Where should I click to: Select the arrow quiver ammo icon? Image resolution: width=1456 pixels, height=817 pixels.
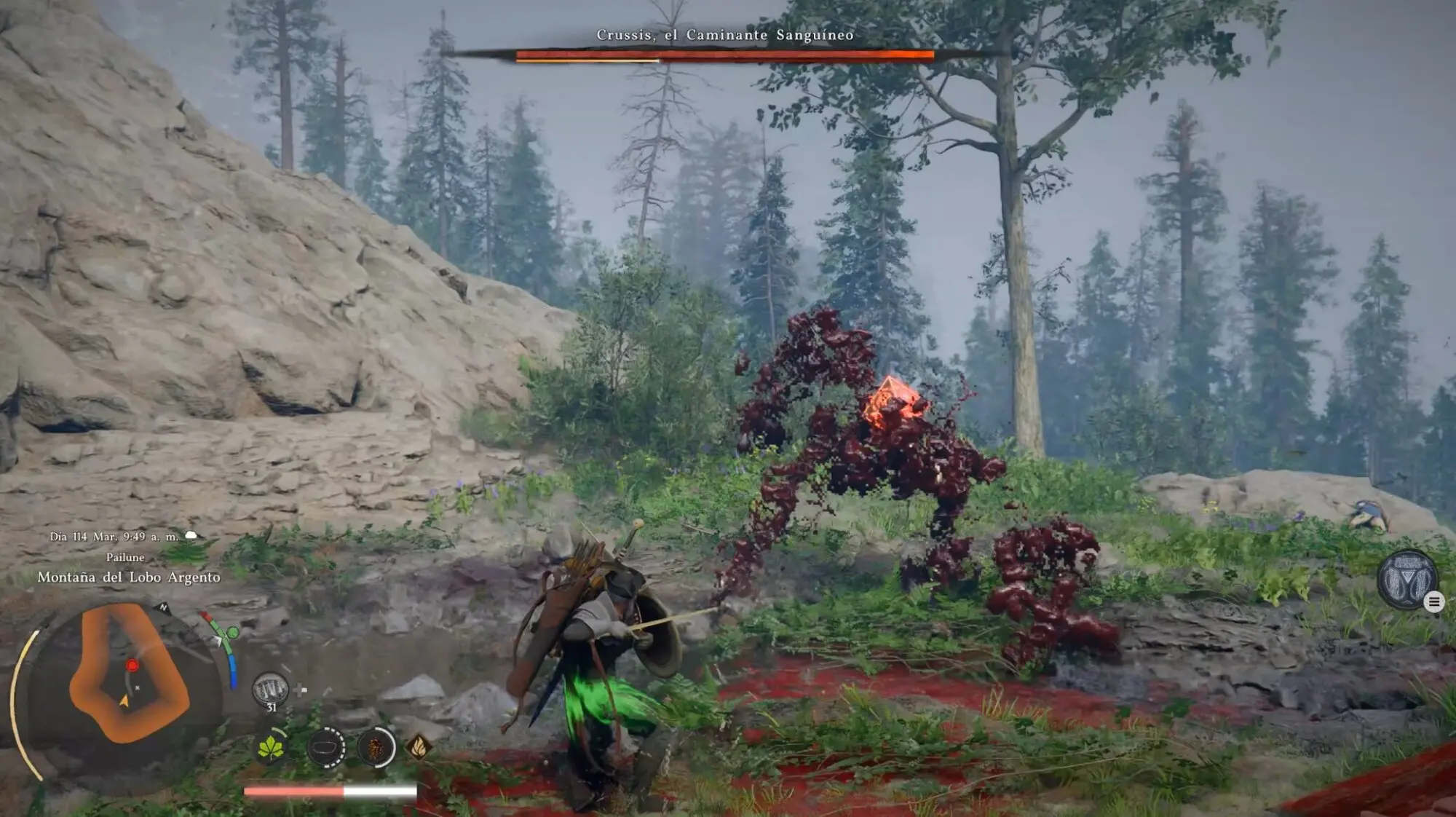(x=270, y=689)
